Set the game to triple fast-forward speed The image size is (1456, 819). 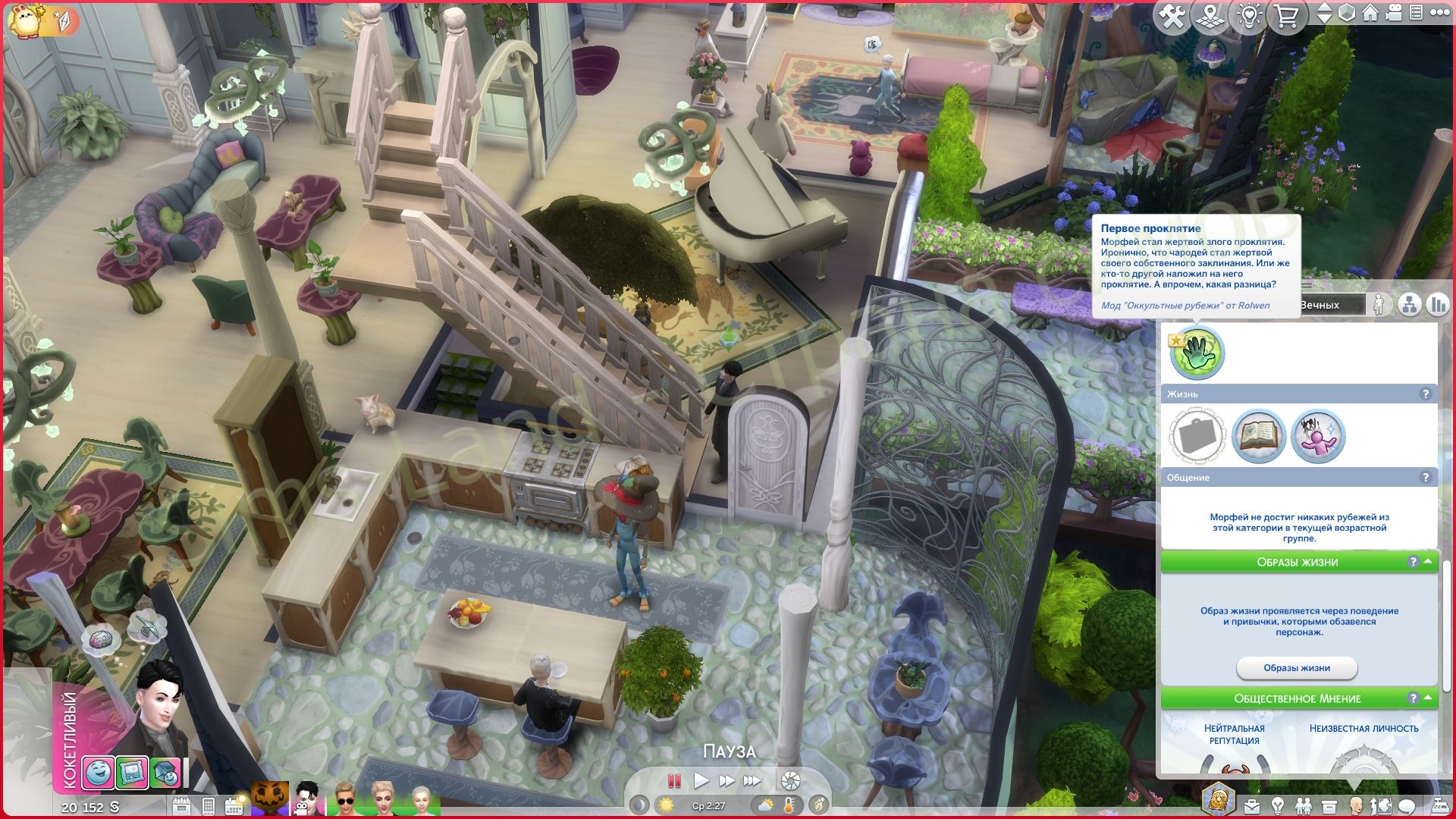752,780
